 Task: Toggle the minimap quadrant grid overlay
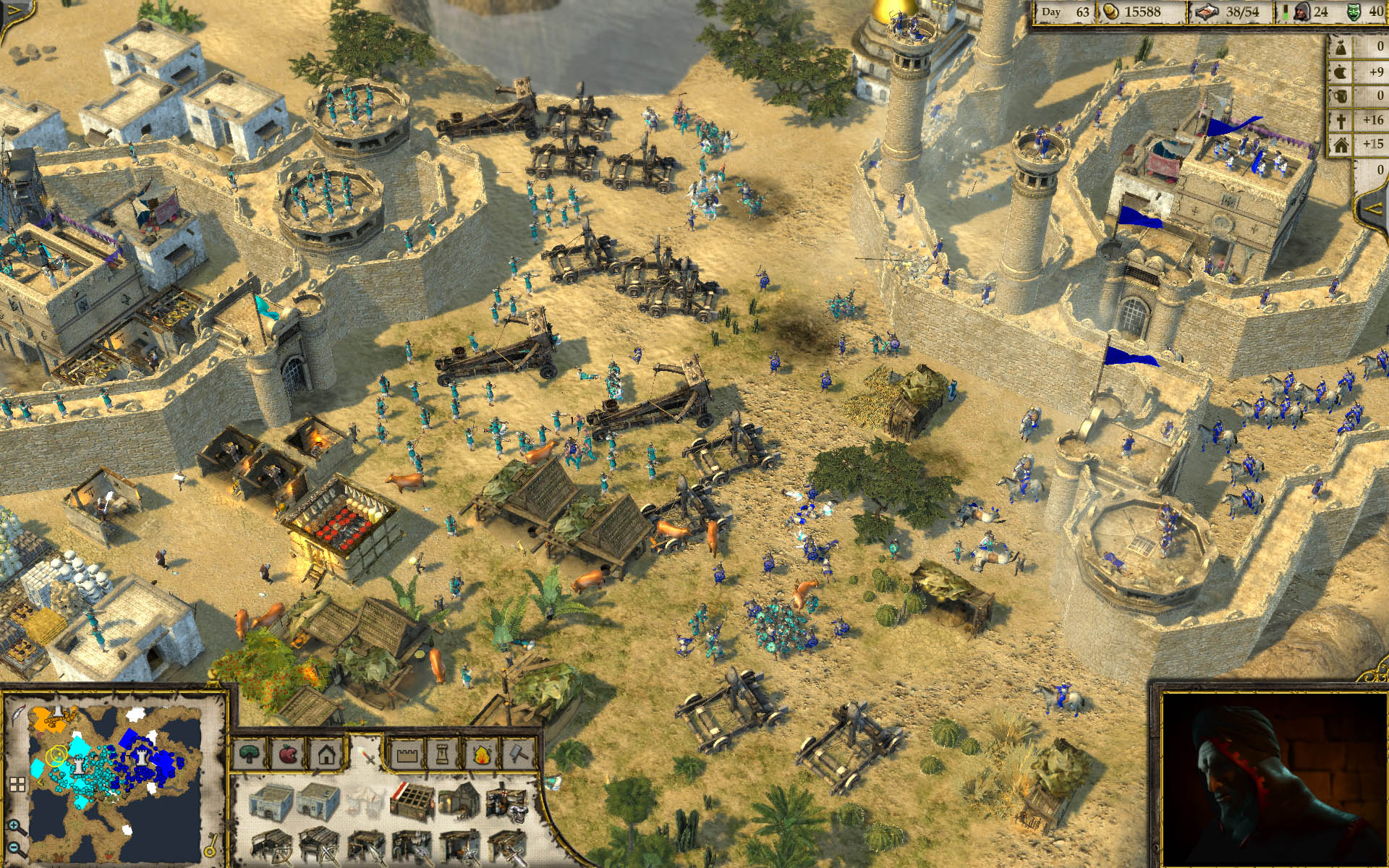[17, 783]
